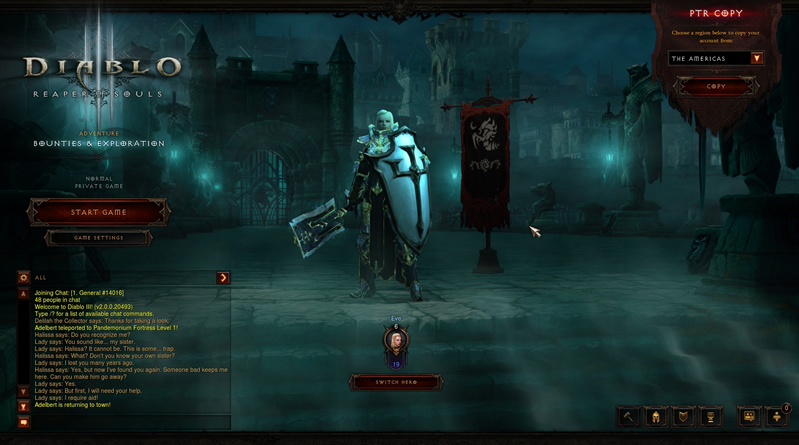Open the trophy achievements panel
Viewport: 799px width, 445px height.
pos(710,417)
